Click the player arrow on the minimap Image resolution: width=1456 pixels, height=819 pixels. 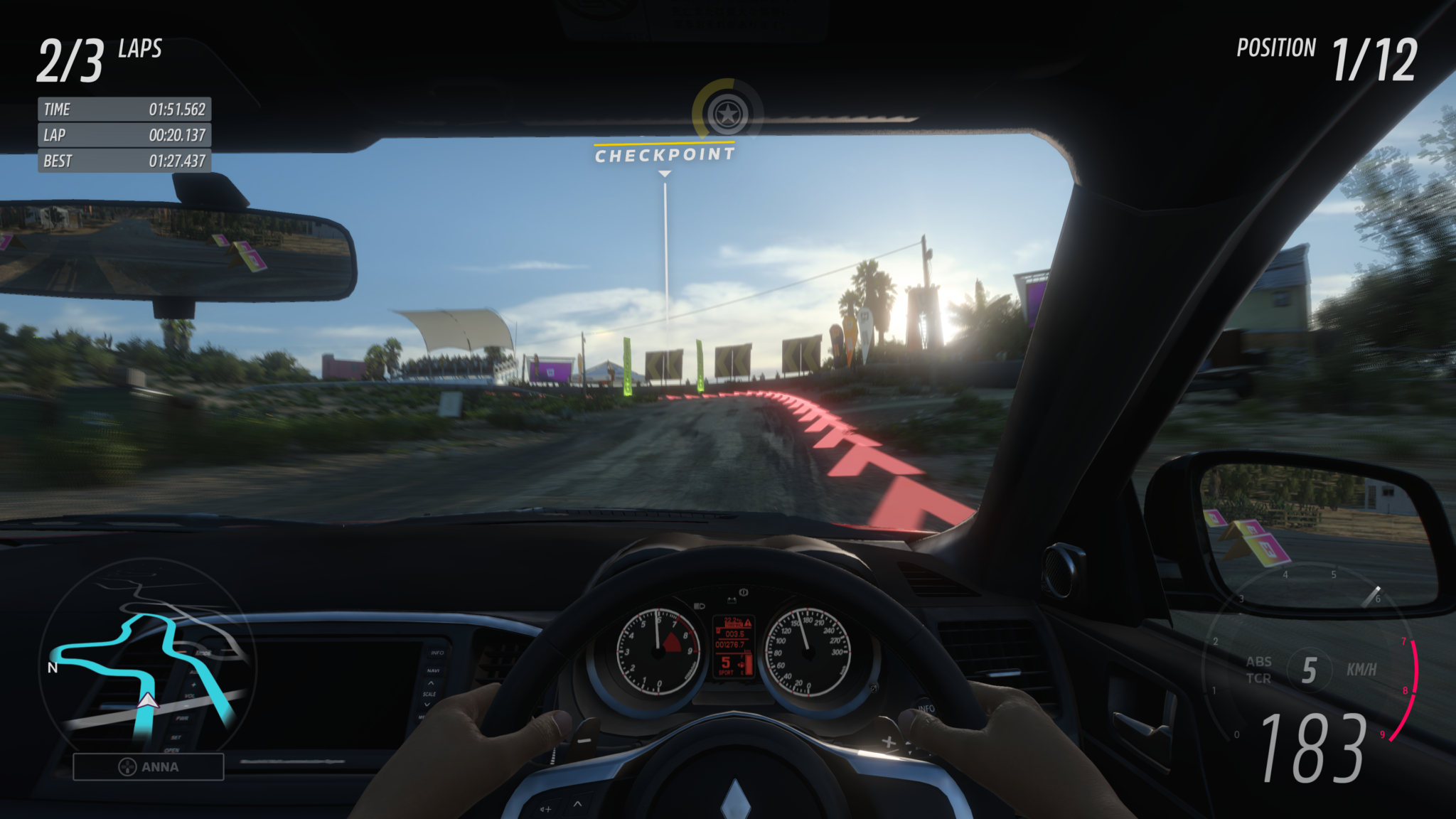point(148,701)
